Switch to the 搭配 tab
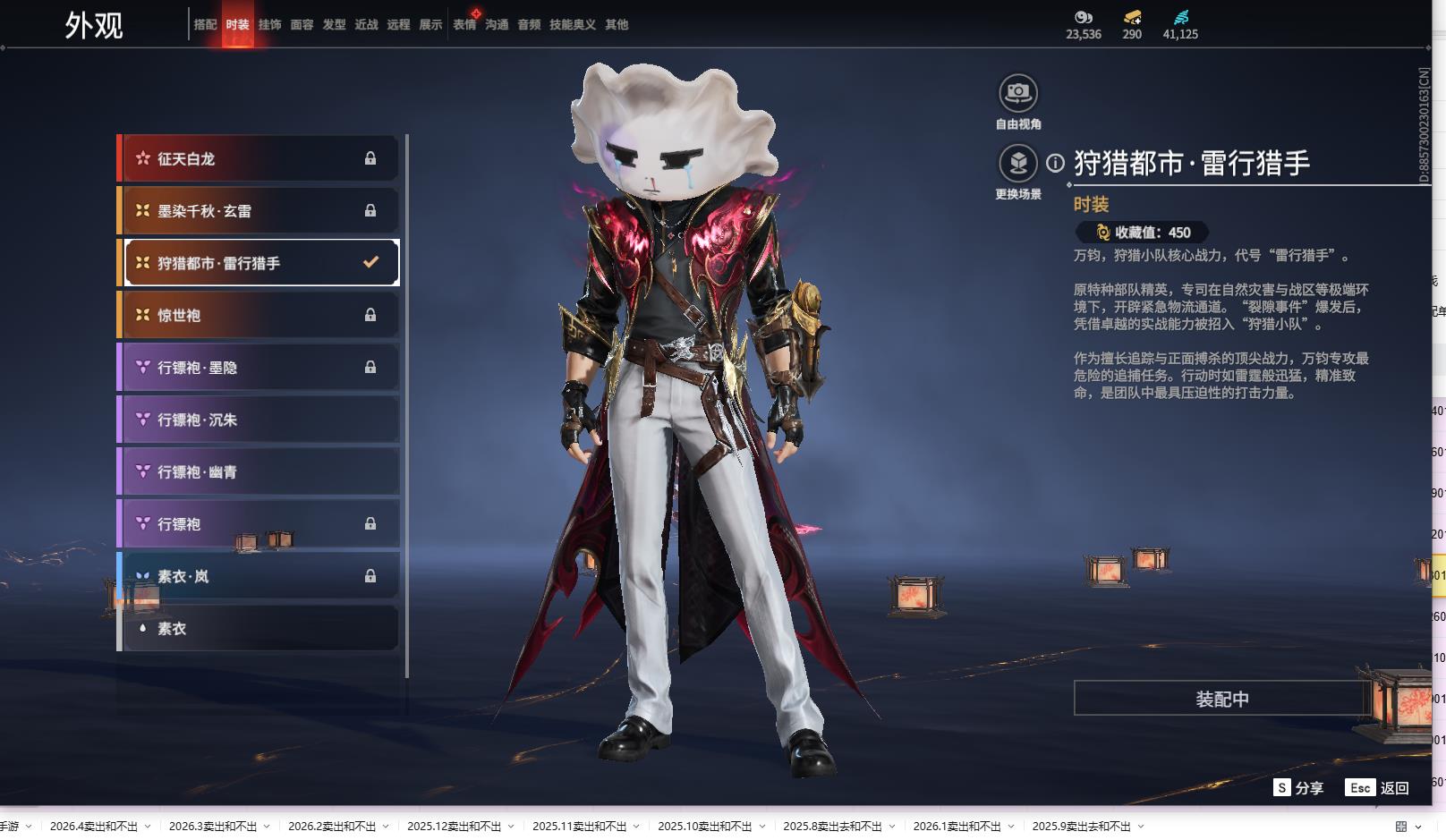This screenshot has width=1446, height=840. pyautogui.click(x=205, y=25)
